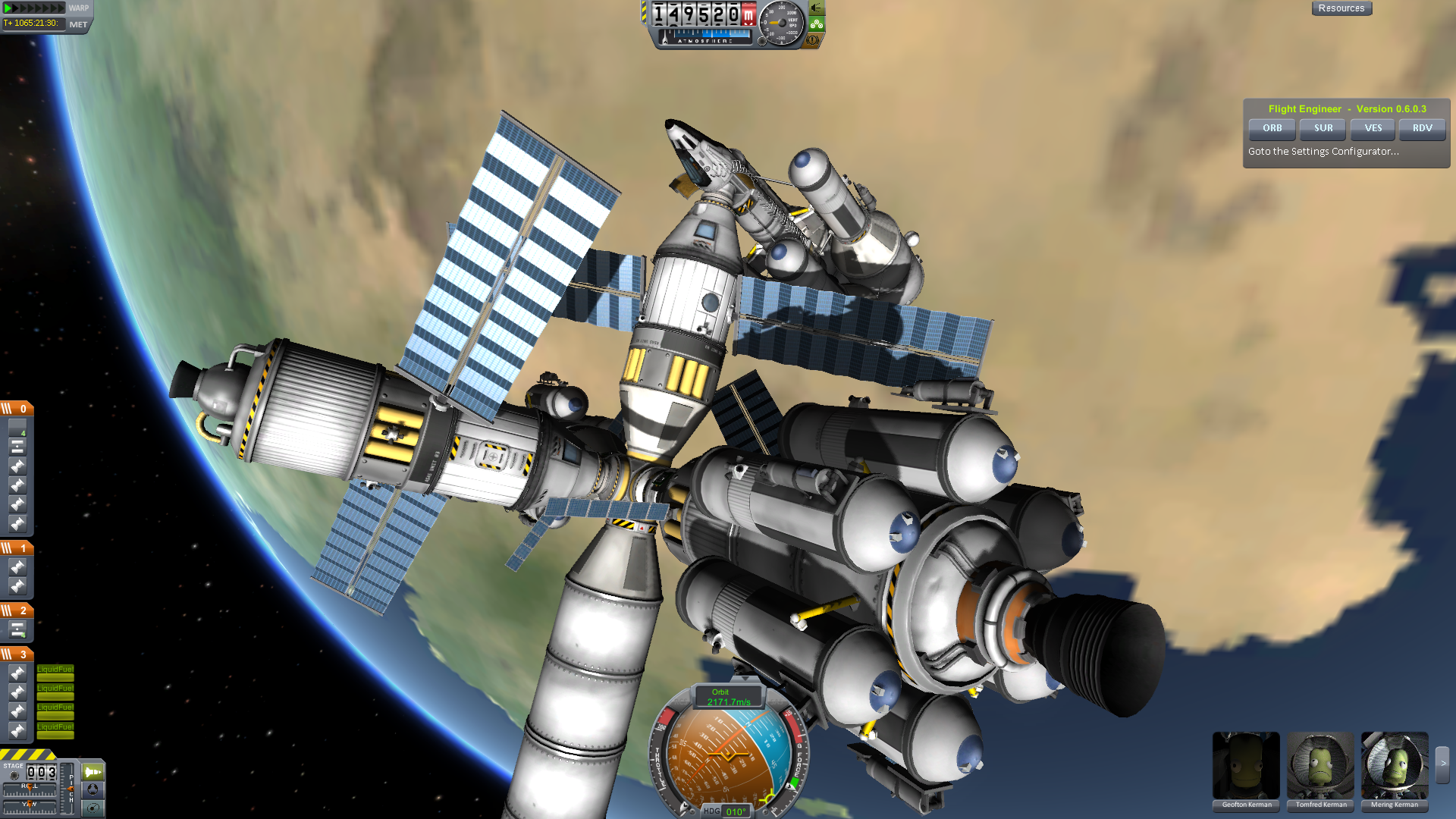Screen dimensions: 1456x819
Task: Show the VES vessel readout
Action: pyautogui.click(x=1373, y=128)
